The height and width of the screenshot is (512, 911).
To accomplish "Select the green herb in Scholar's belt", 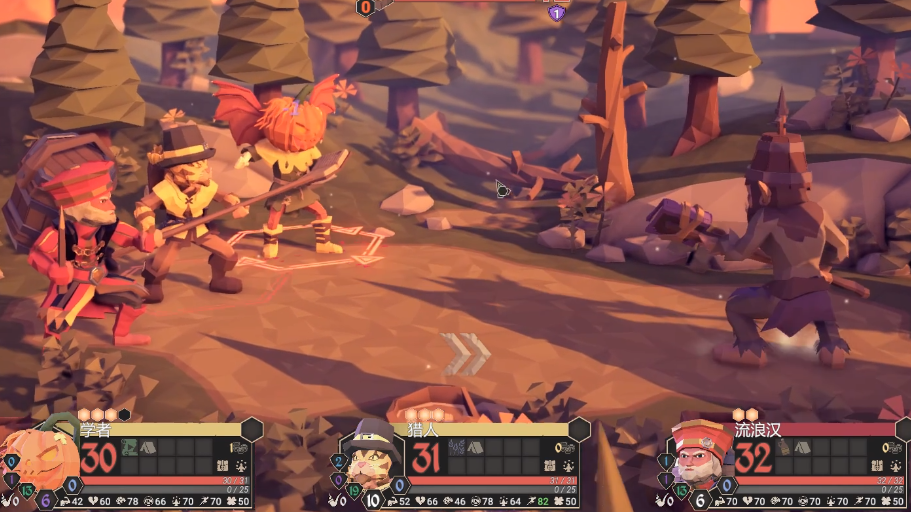I will 130,448.
